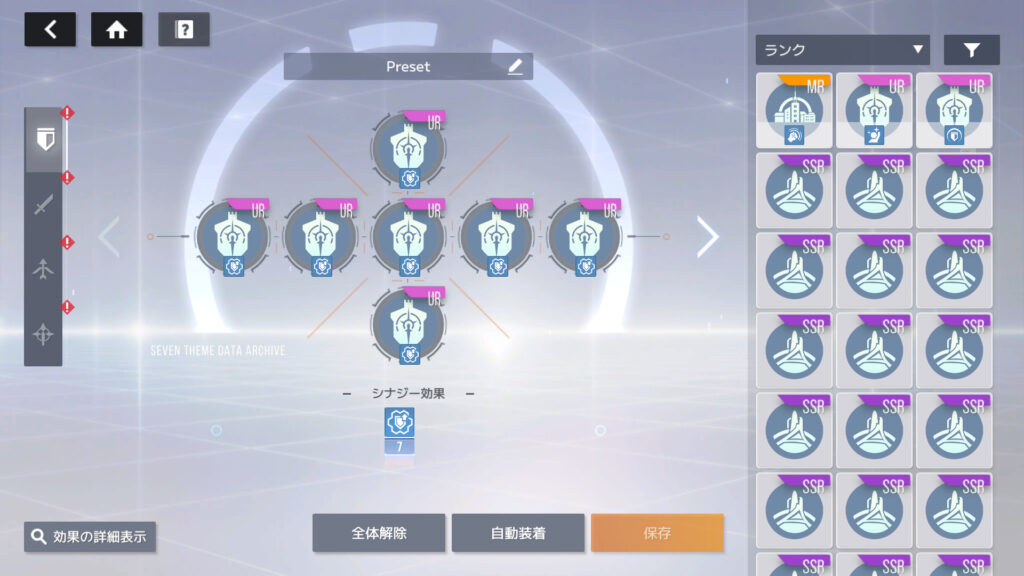Return to the home screen
This screenshot has width=1024, height=576.
[117, 29]
